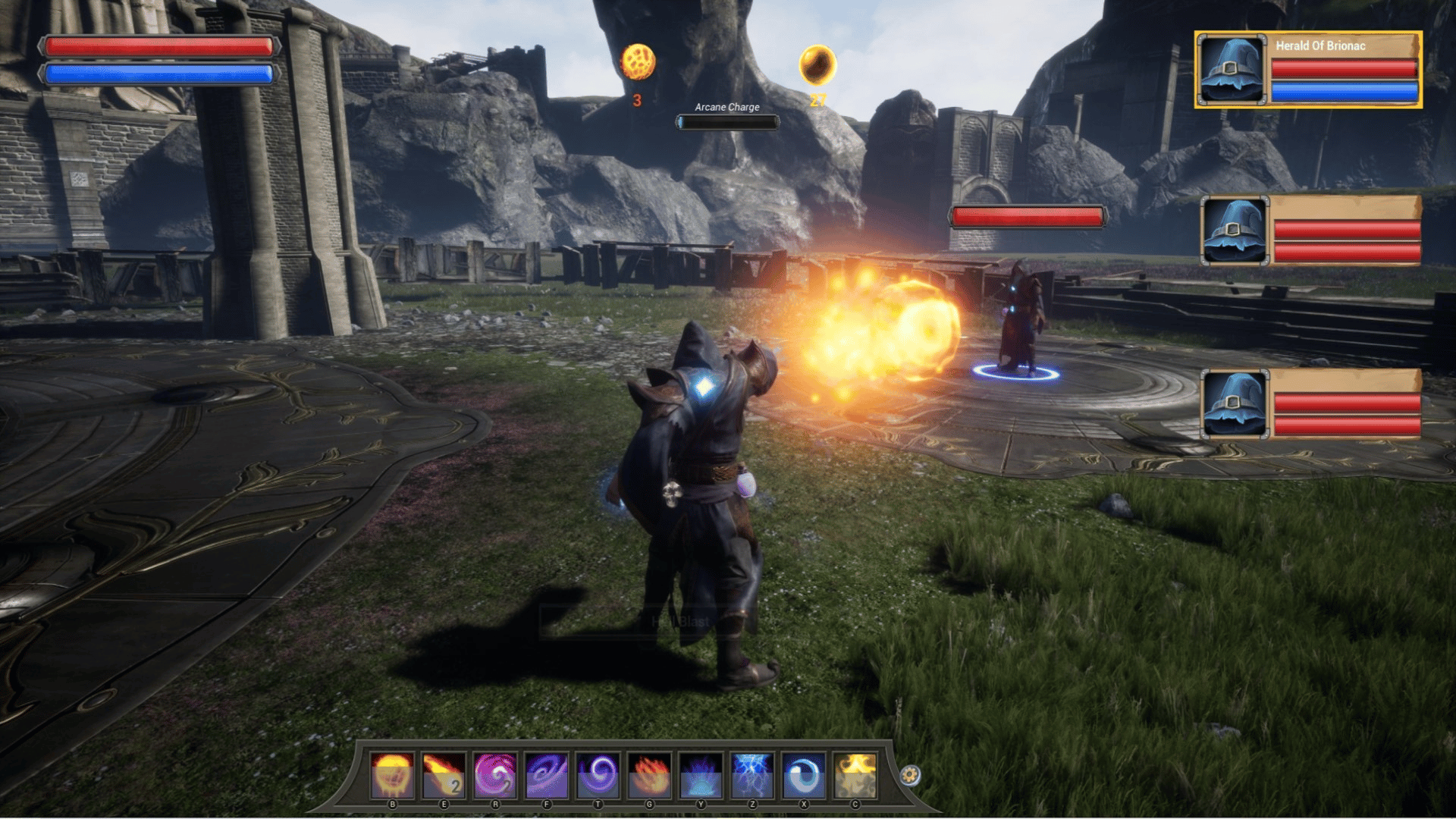Use the tilted purple galaxy vortex spell
The width and height of the screenshot is (1456, 819).
coord(547,775)
